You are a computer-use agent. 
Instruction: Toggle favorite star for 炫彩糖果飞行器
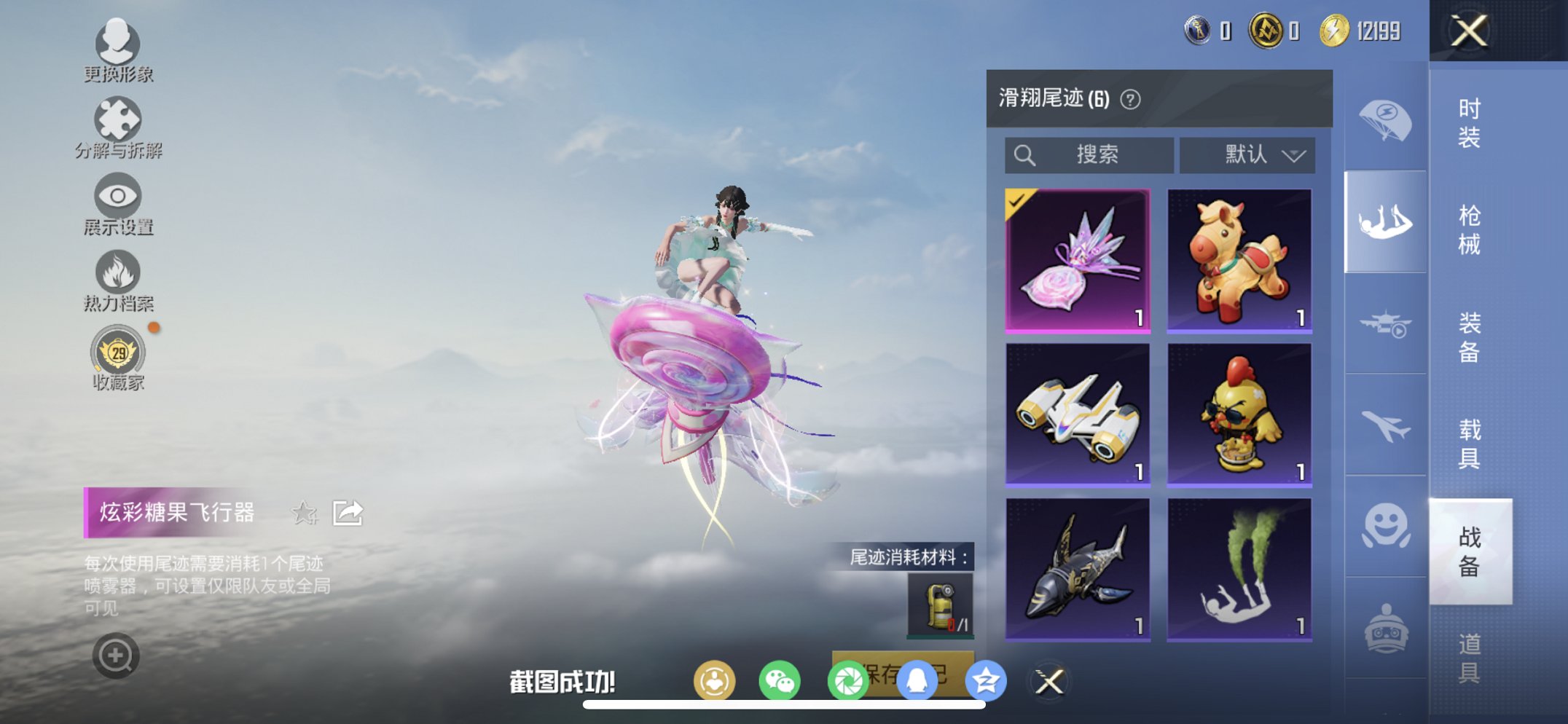305,514
